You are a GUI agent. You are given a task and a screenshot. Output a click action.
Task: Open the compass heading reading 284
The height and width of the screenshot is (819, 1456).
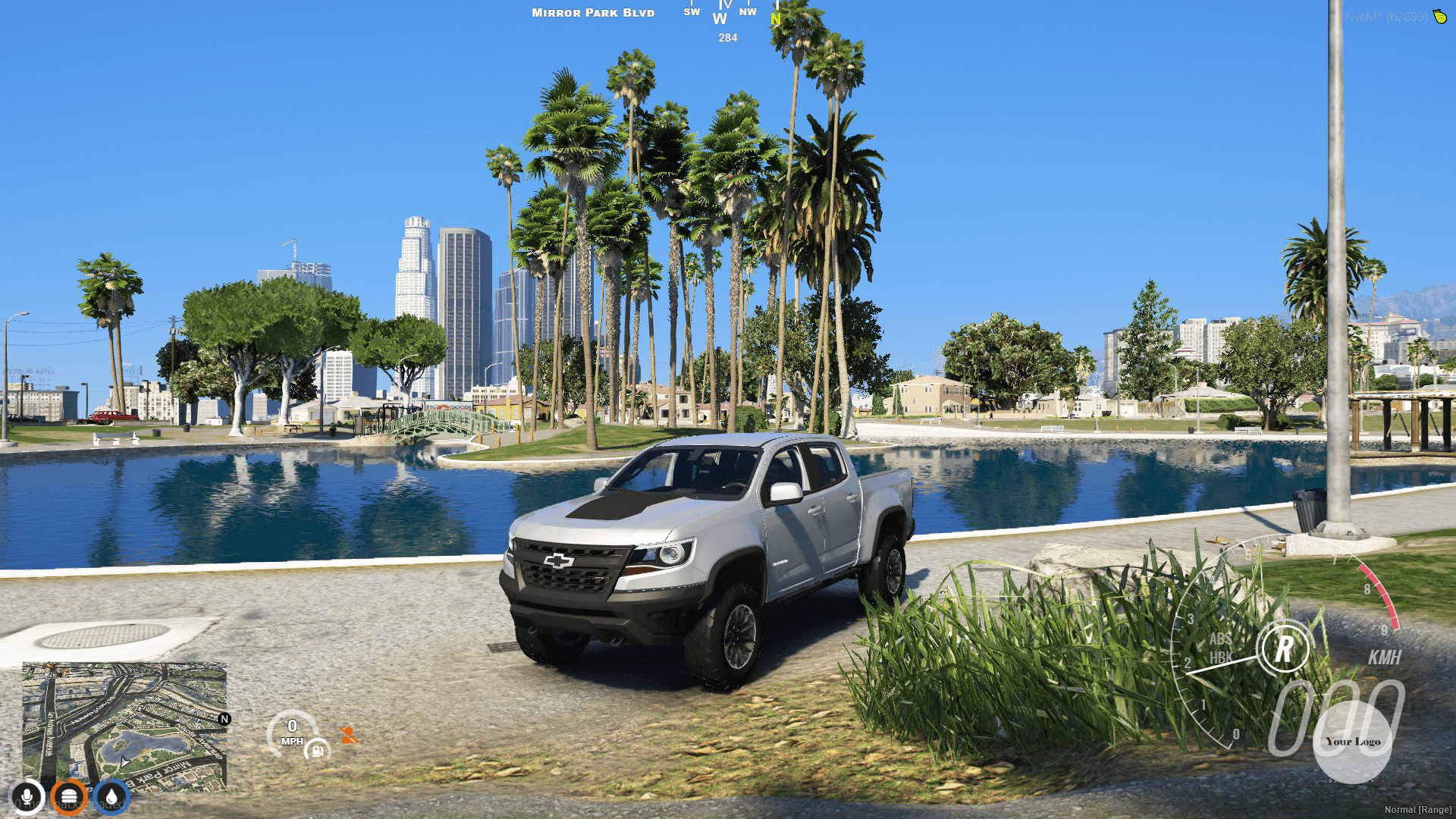click(726, 38)
